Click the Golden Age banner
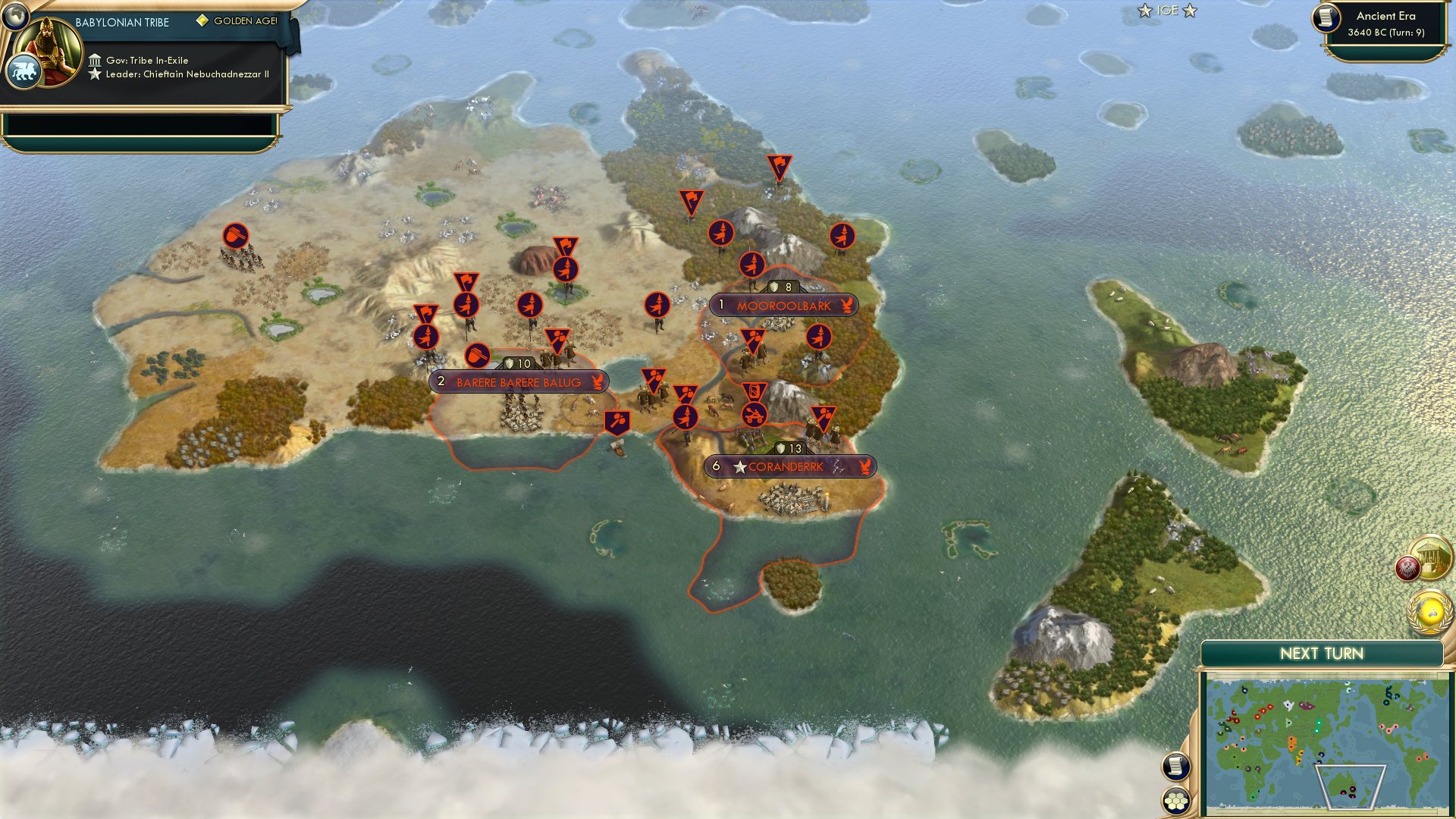 pos(239,21)
